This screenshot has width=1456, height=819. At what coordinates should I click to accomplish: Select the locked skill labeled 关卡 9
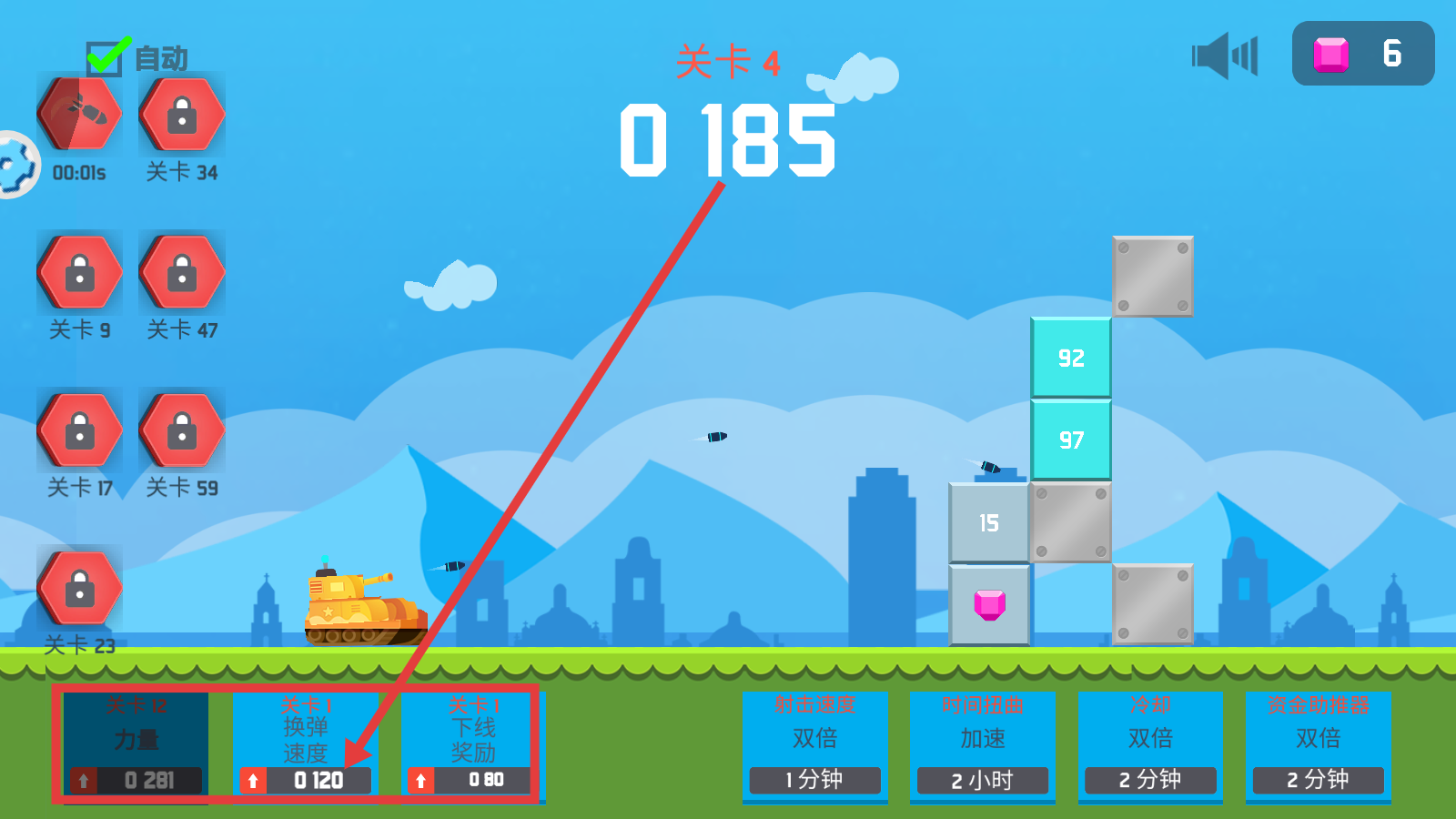click(x=80, y=272)
